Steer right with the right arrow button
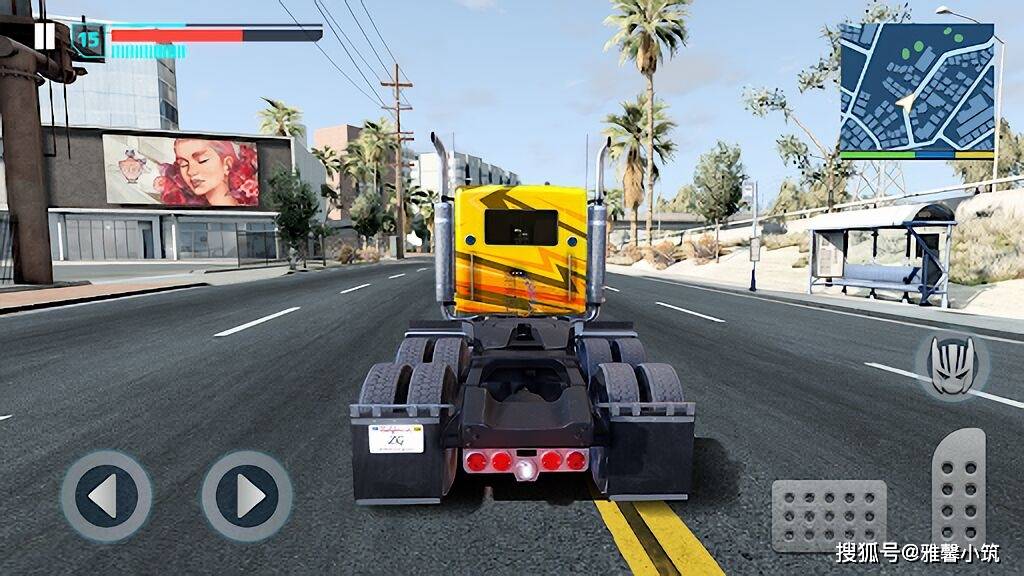1024x576 pixels. click(247, 496)
